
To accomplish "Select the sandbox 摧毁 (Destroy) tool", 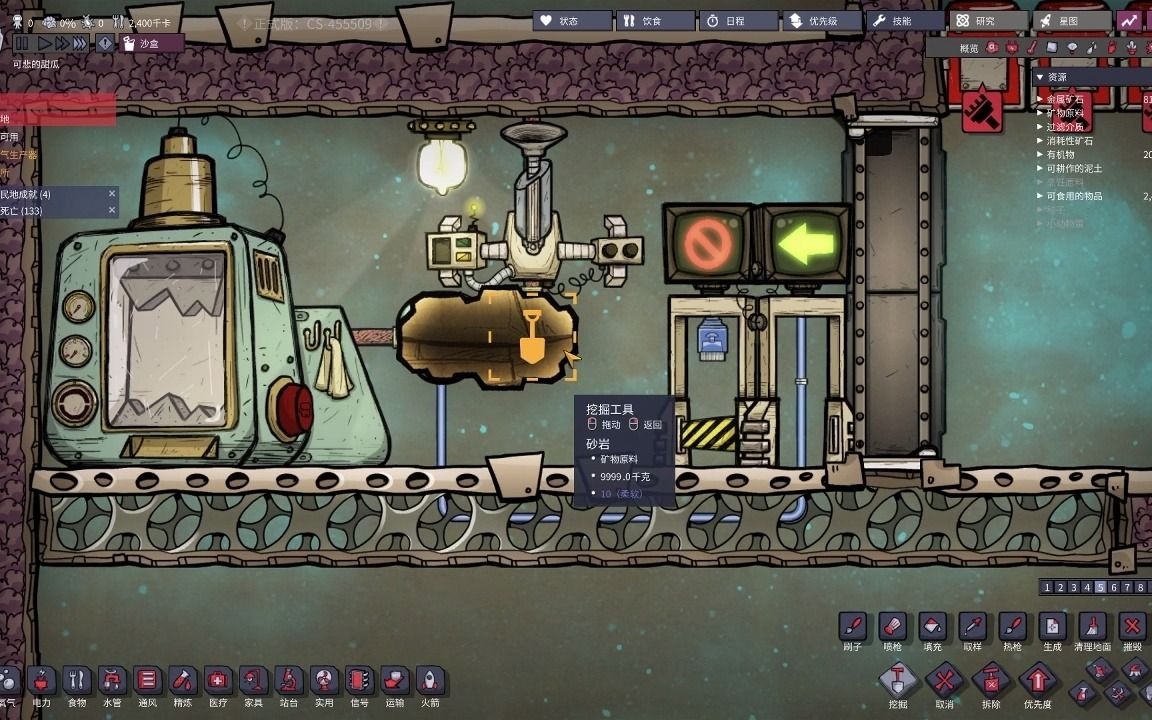I will (1132, 628).
